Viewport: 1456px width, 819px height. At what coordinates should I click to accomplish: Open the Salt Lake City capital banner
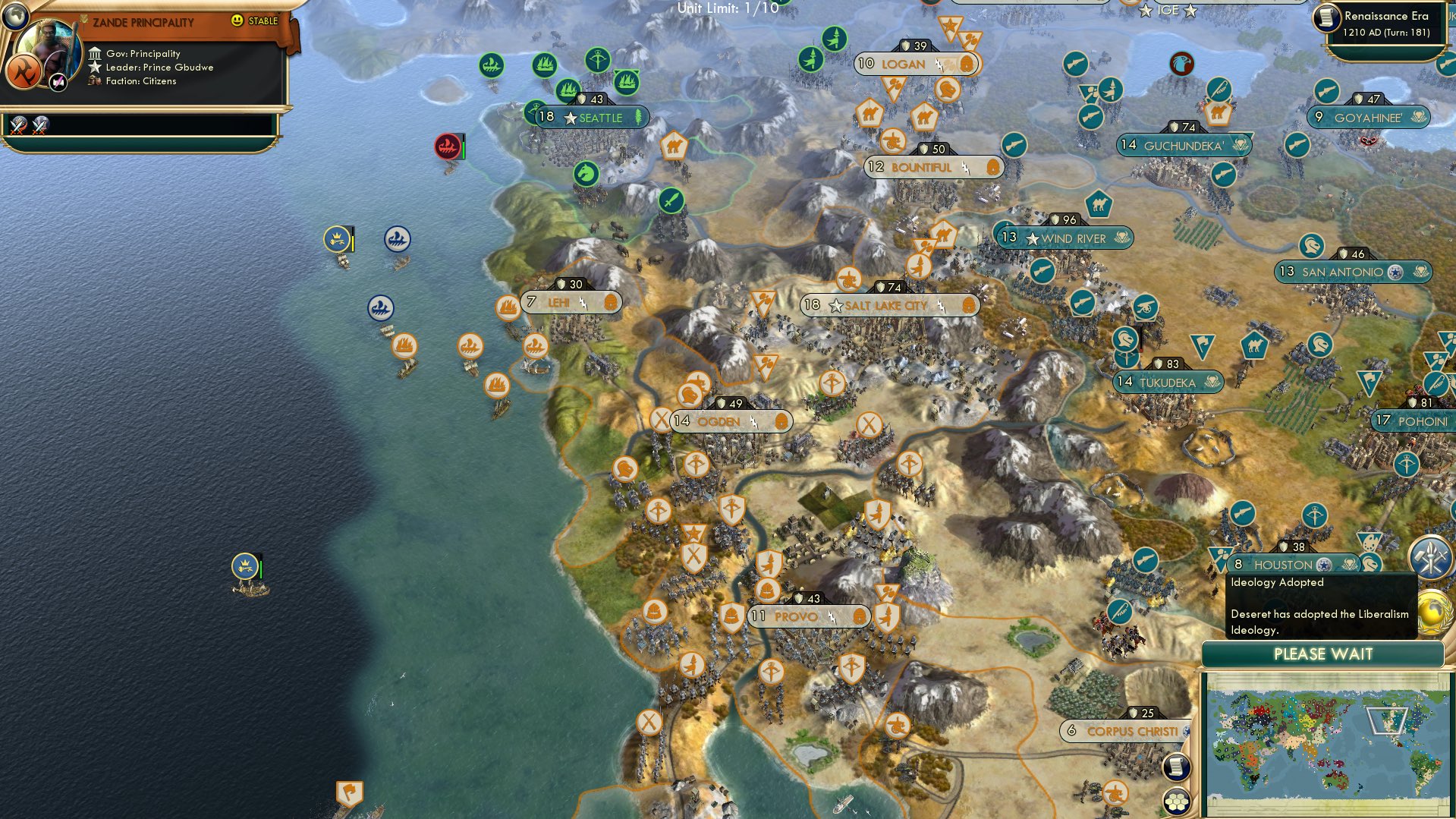pyautogui.click(x=886, y=306)
